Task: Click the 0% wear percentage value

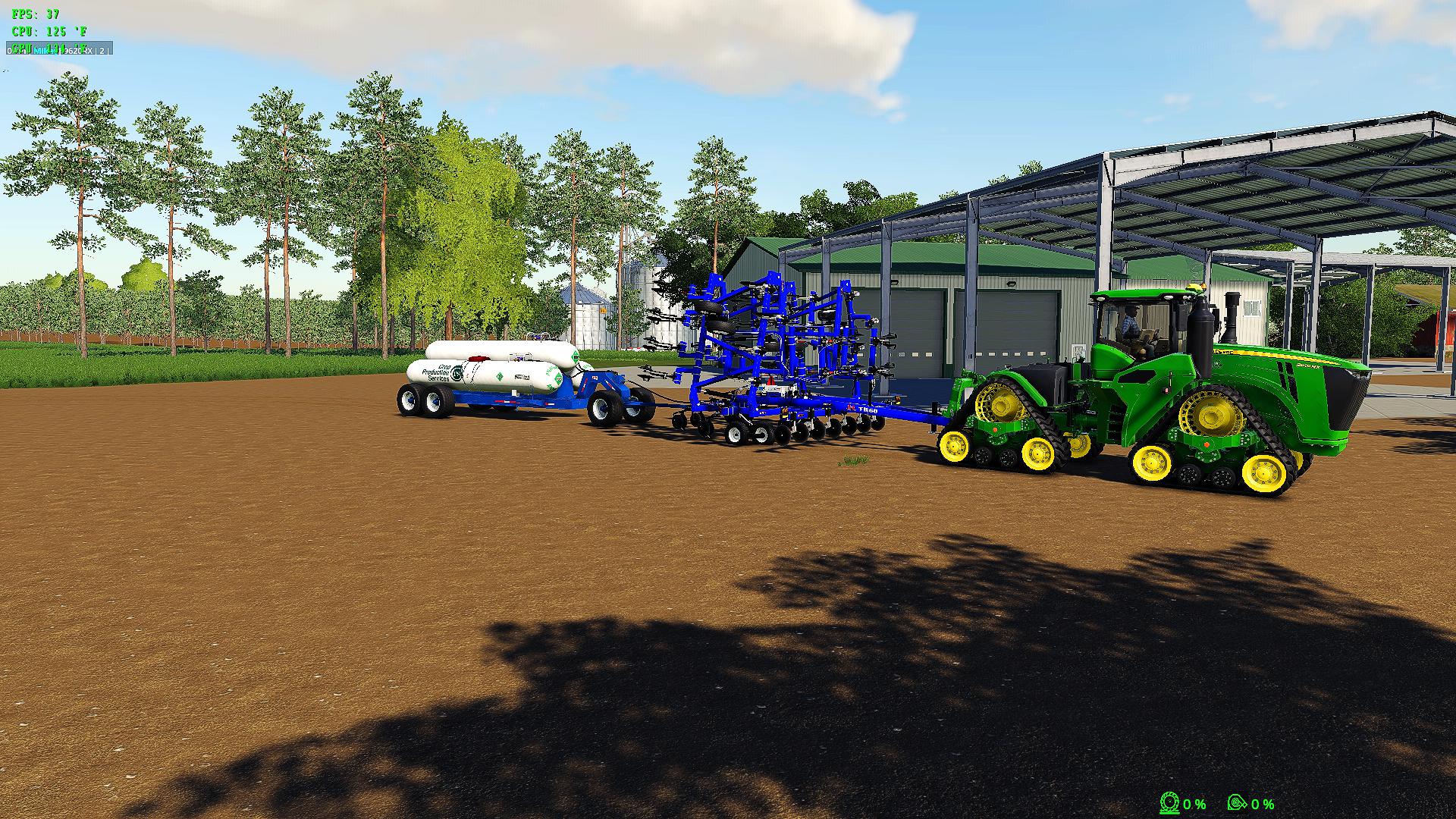Action: (x=1196, y=802)
